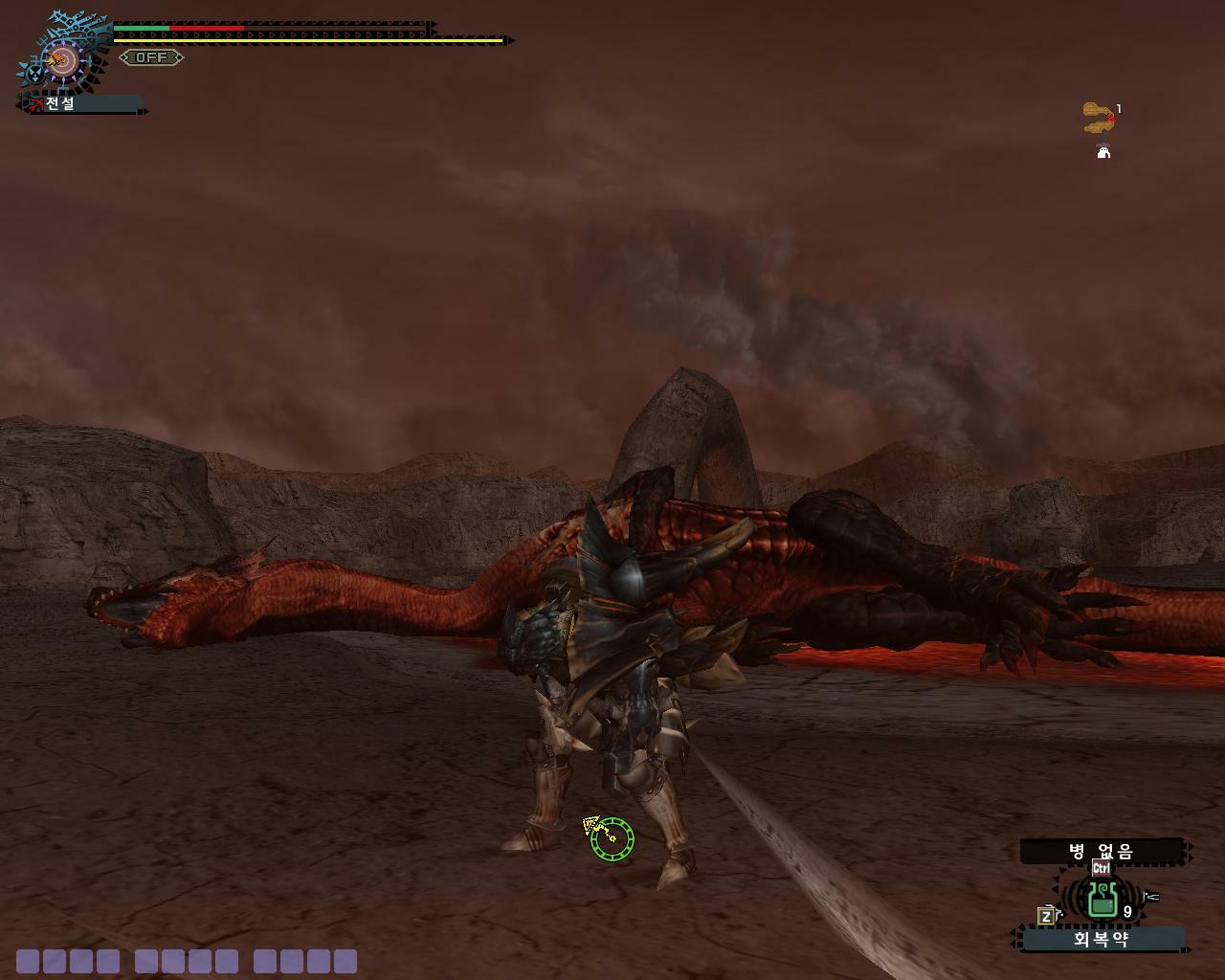Click the 회복약 item name label
The width and height of the screenshot is (1225, 980).
click(1102, 939)
